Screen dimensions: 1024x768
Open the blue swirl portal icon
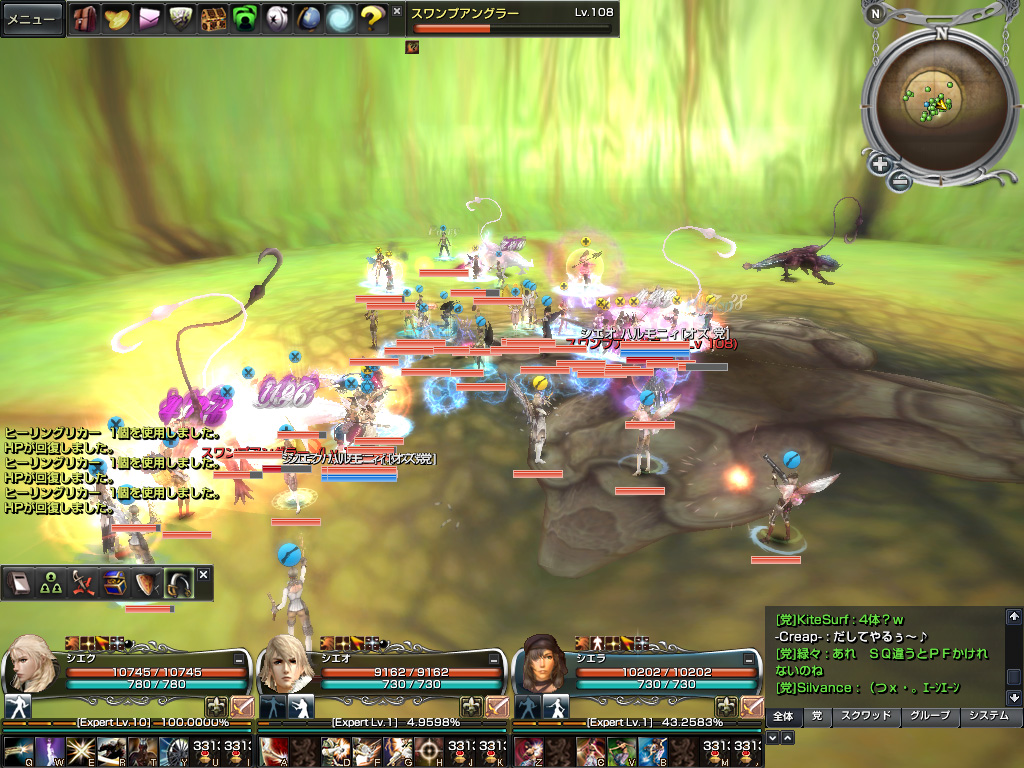pyautogui.click(x=340, y=18)
